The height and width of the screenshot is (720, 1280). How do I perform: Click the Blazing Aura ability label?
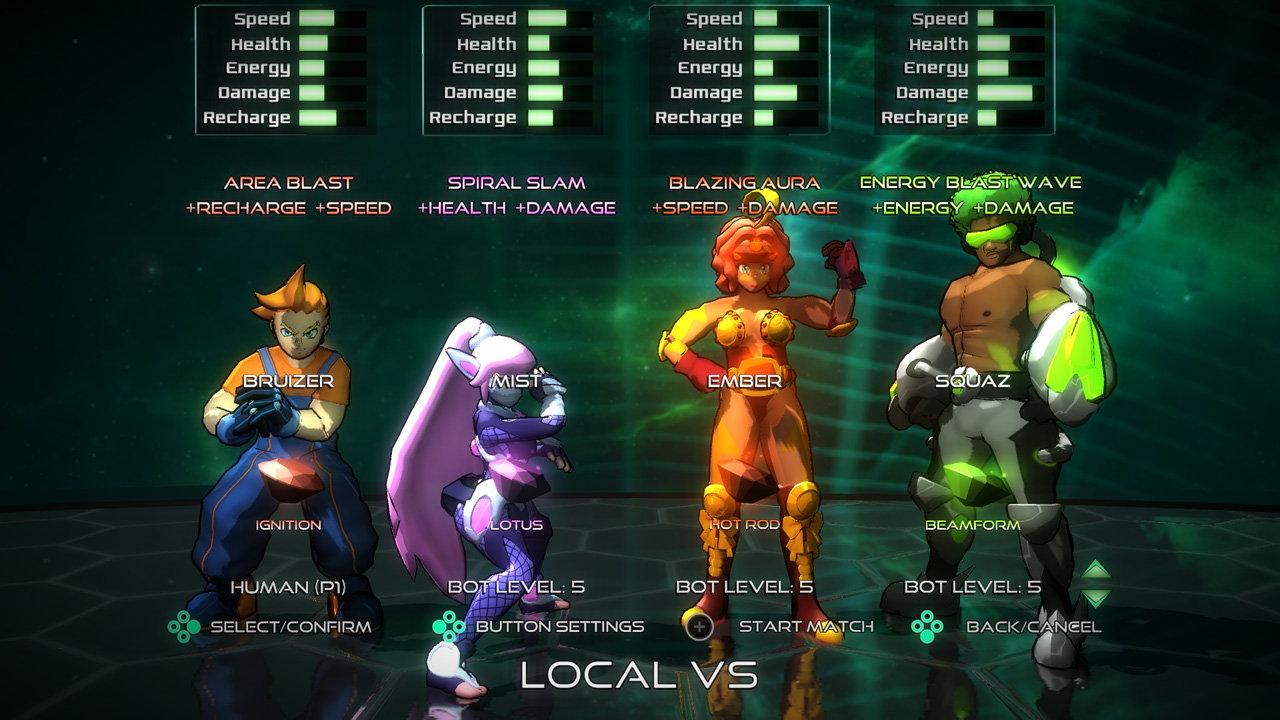tap(745, 184)
